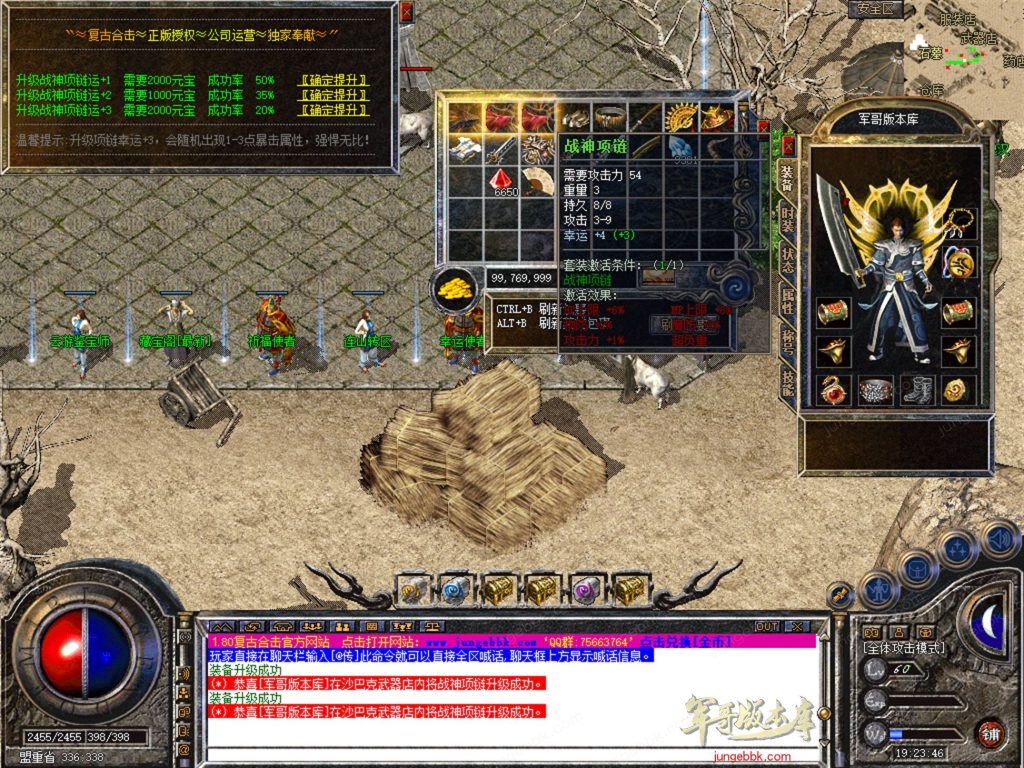Confirm the 35% success necklace upgrade

coord(334,94)
